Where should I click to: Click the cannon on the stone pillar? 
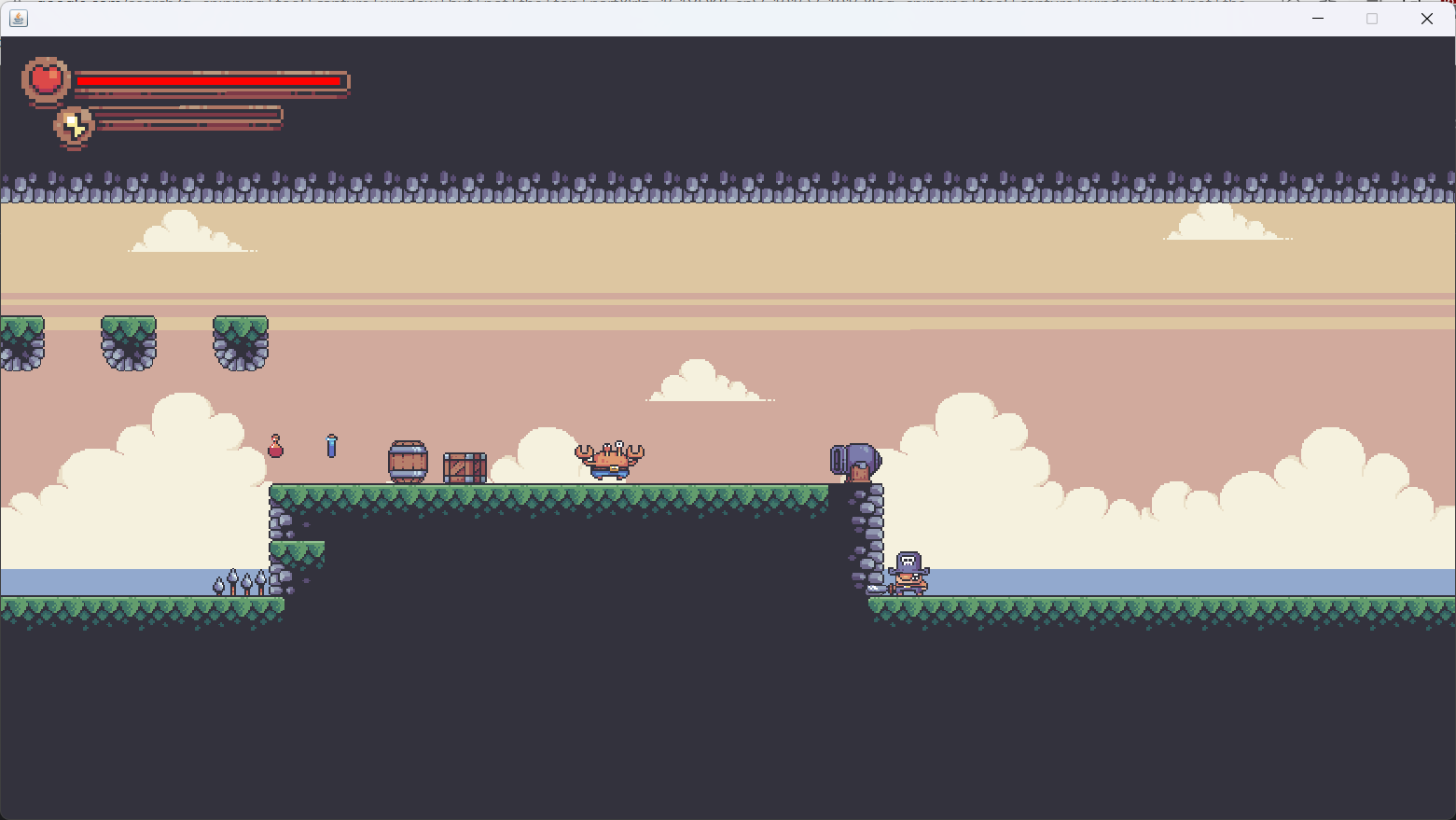(x=853, y=458)
